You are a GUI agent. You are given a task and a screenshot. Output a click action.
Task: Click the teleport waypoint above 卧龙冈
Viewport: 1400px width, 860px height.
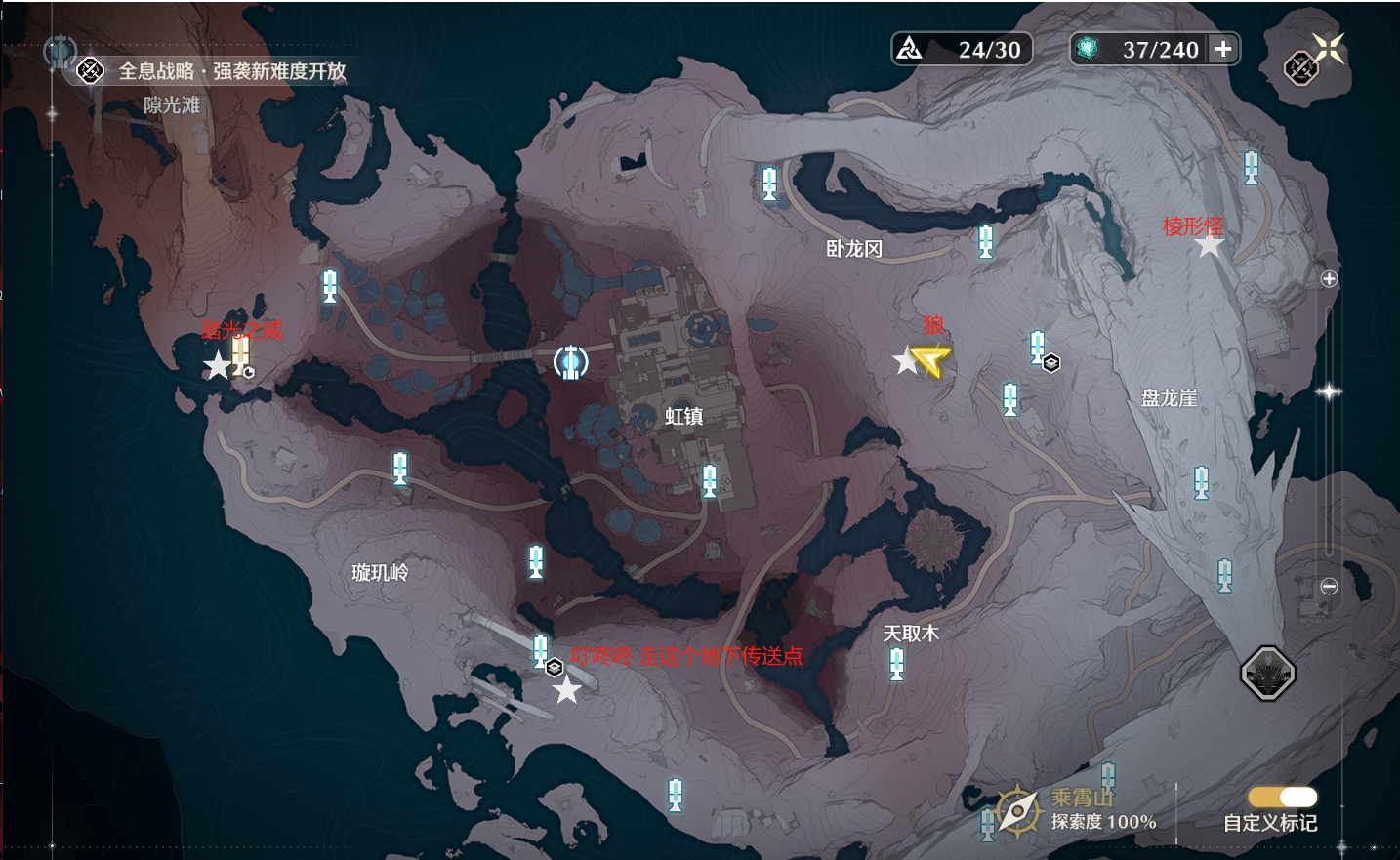point(770,185)
